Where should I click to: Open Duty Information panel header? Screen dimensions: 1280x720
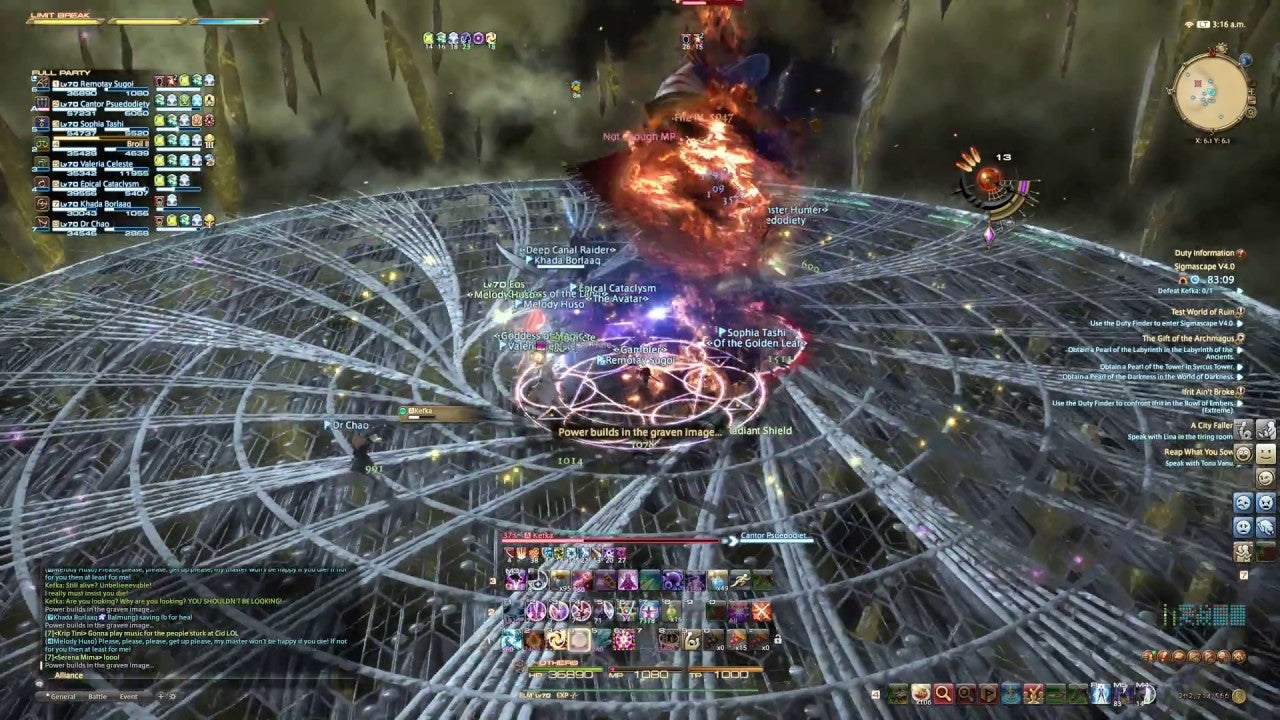tap(1203, 254)
